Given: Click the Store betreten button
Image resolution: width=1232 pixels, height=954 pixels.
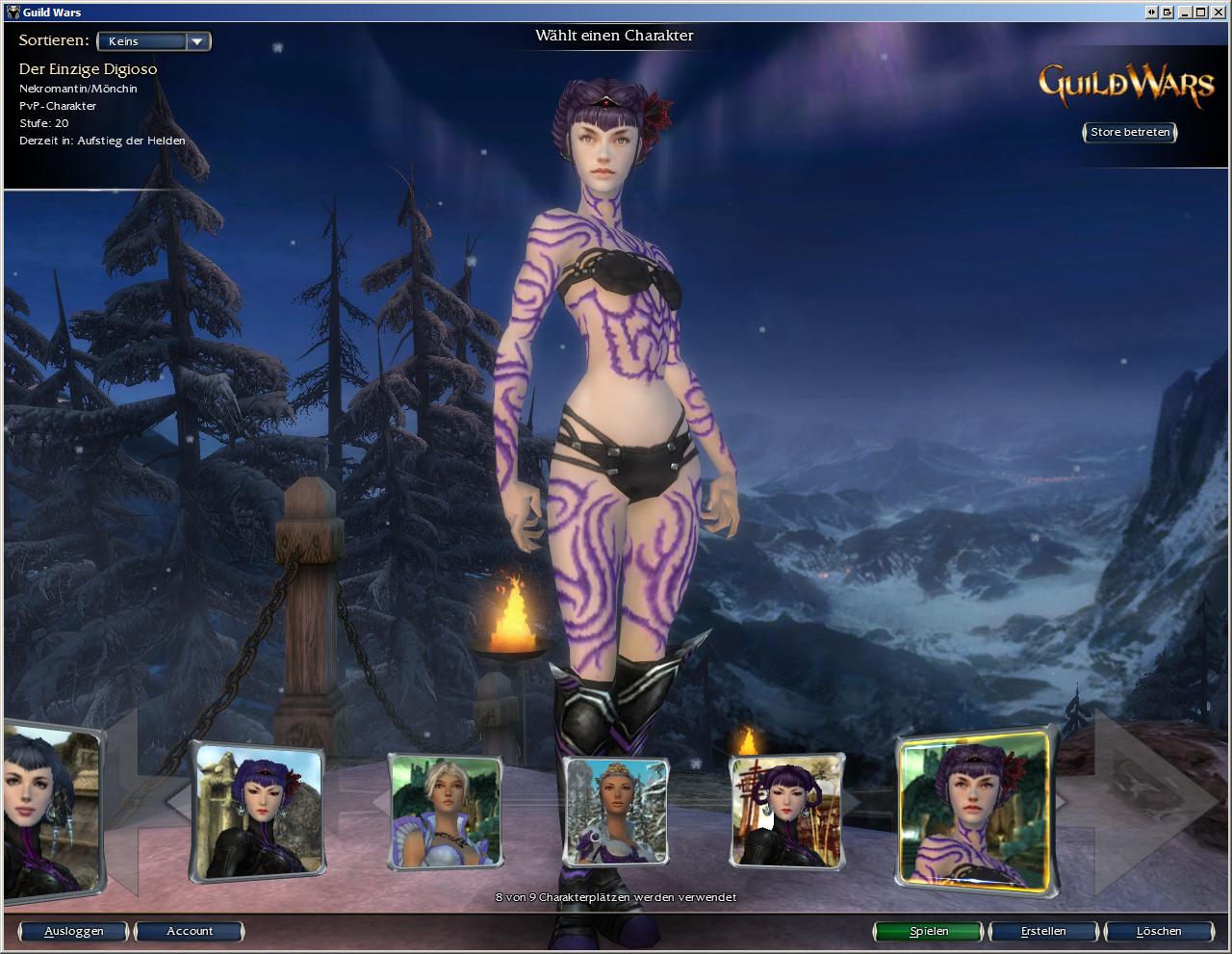Looking at the screenshot, I should (x=1130, y=133).
